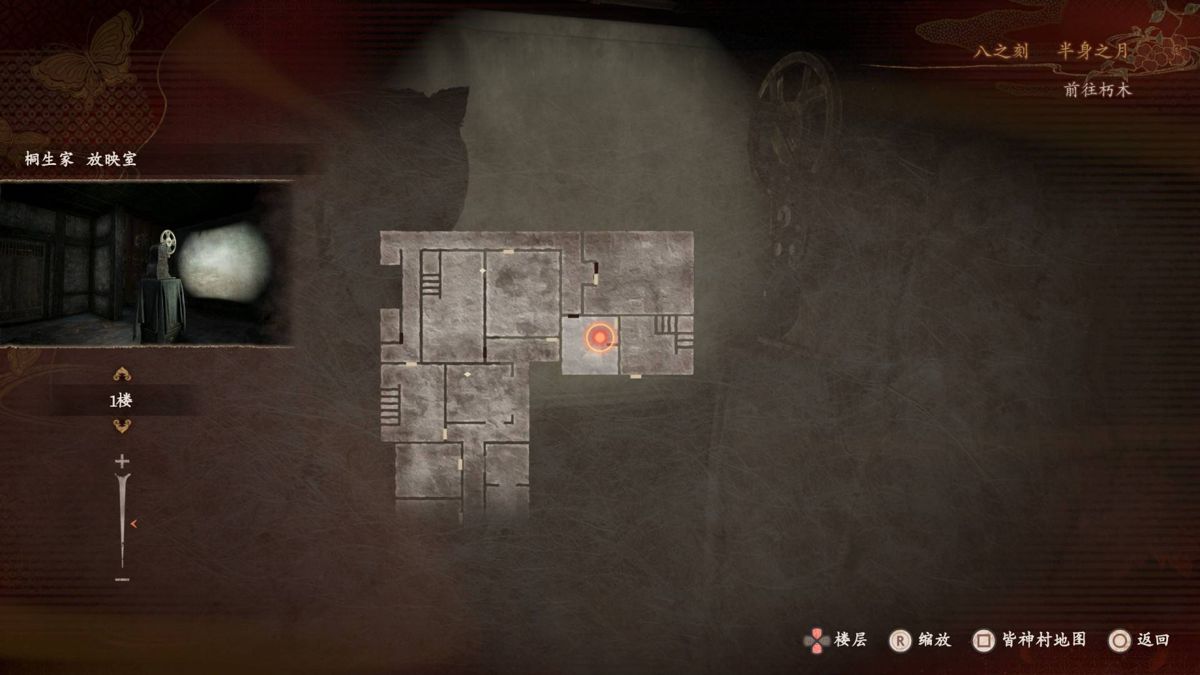Zoom out with the minus sign

click(122, 579)
